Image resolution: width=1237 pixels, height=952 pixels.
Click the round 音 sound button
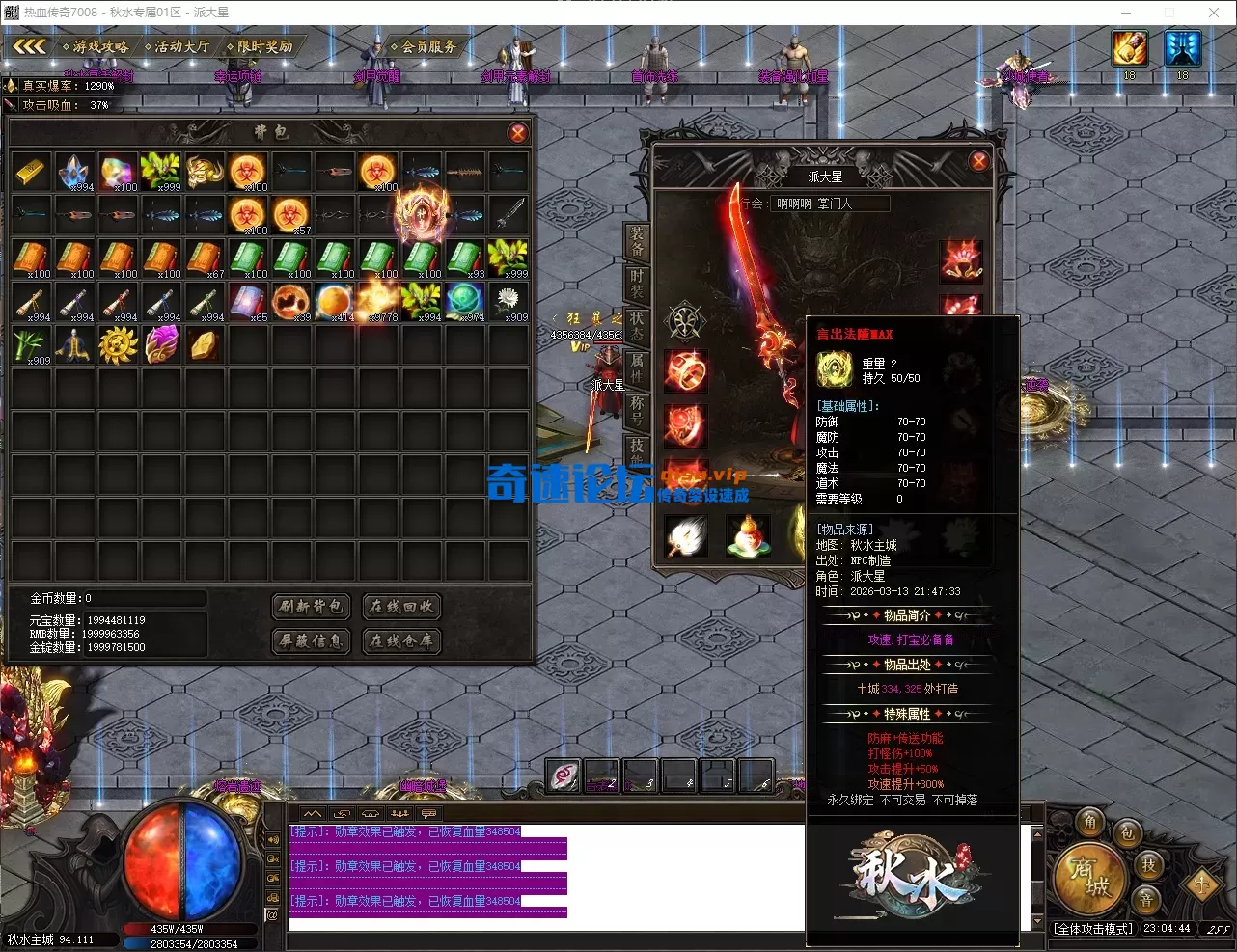click(1146, 901)
